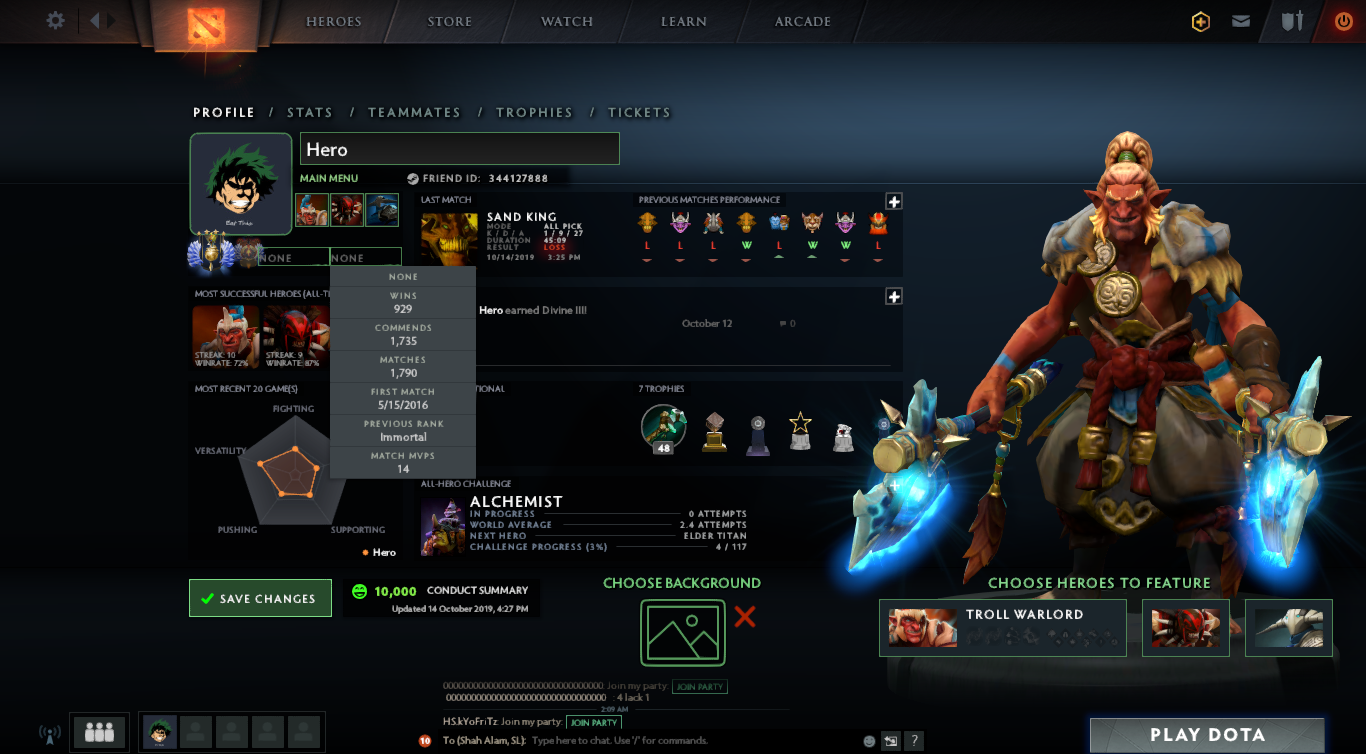View the Tickets tab
This screenshot has height=754, width=1366.
639,113
